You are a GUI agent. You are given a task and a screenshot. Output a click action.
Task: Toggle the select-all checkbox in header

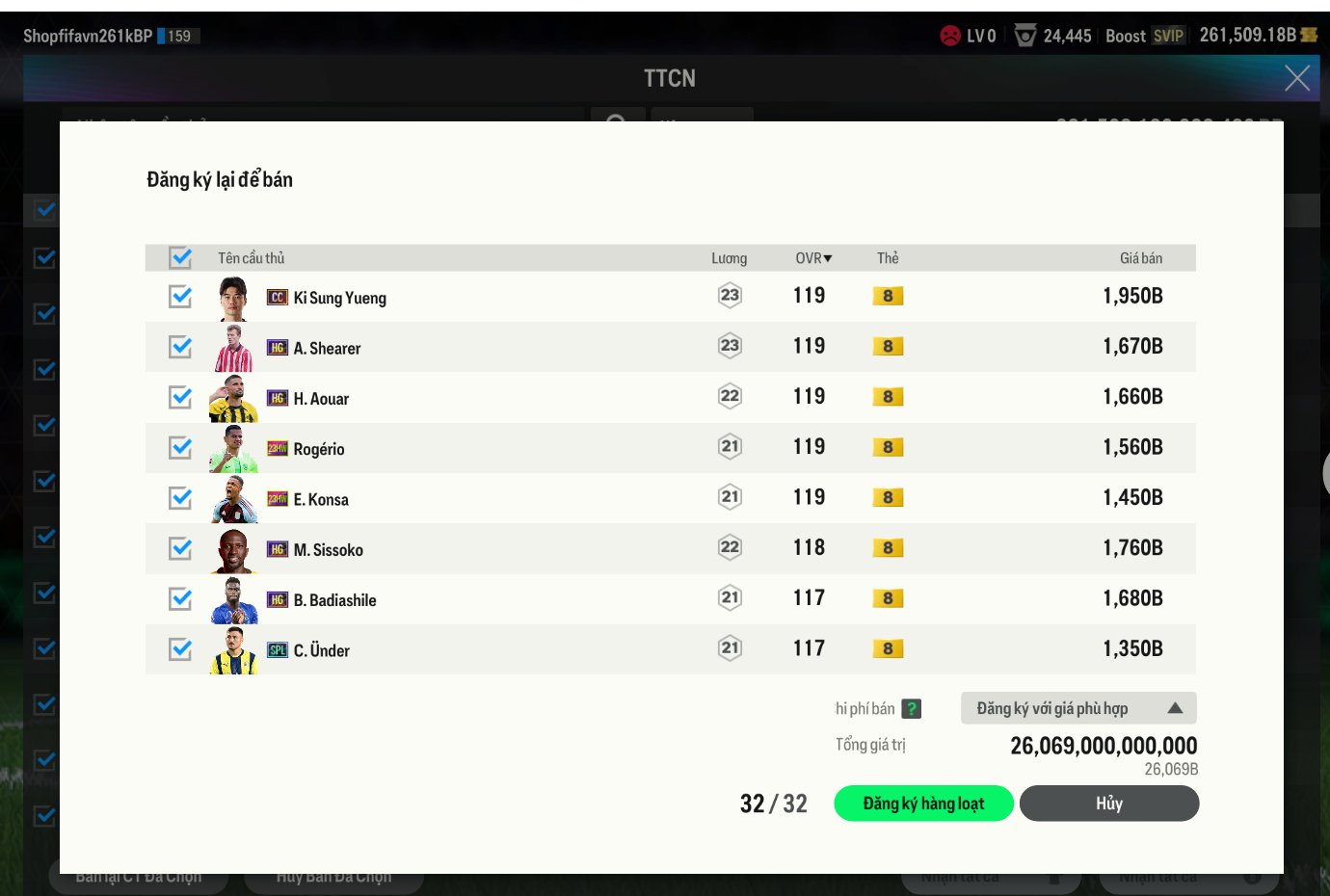(x=180, y=257)
